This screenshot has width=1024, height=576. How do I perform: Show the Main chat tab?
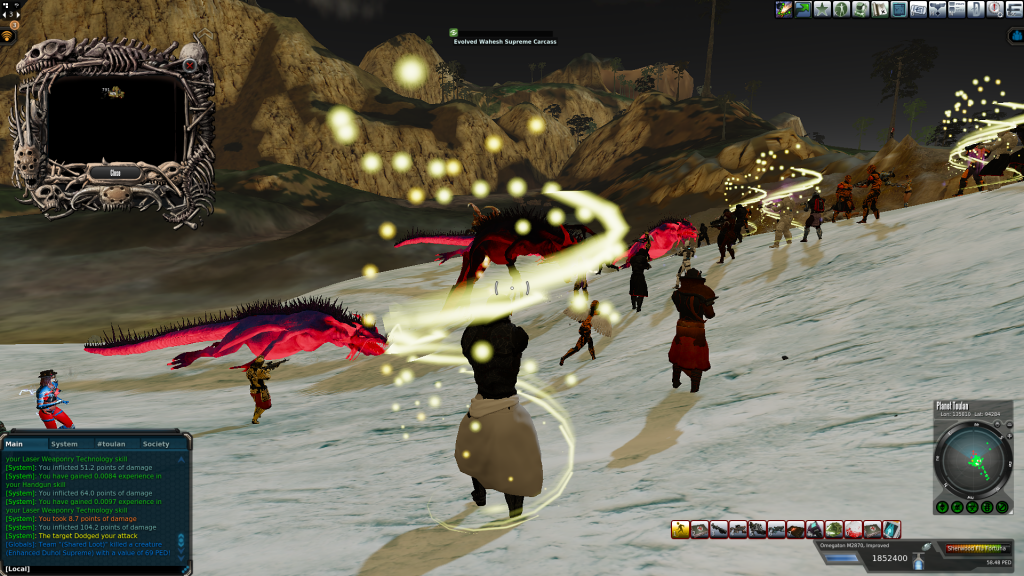point(16,444)
